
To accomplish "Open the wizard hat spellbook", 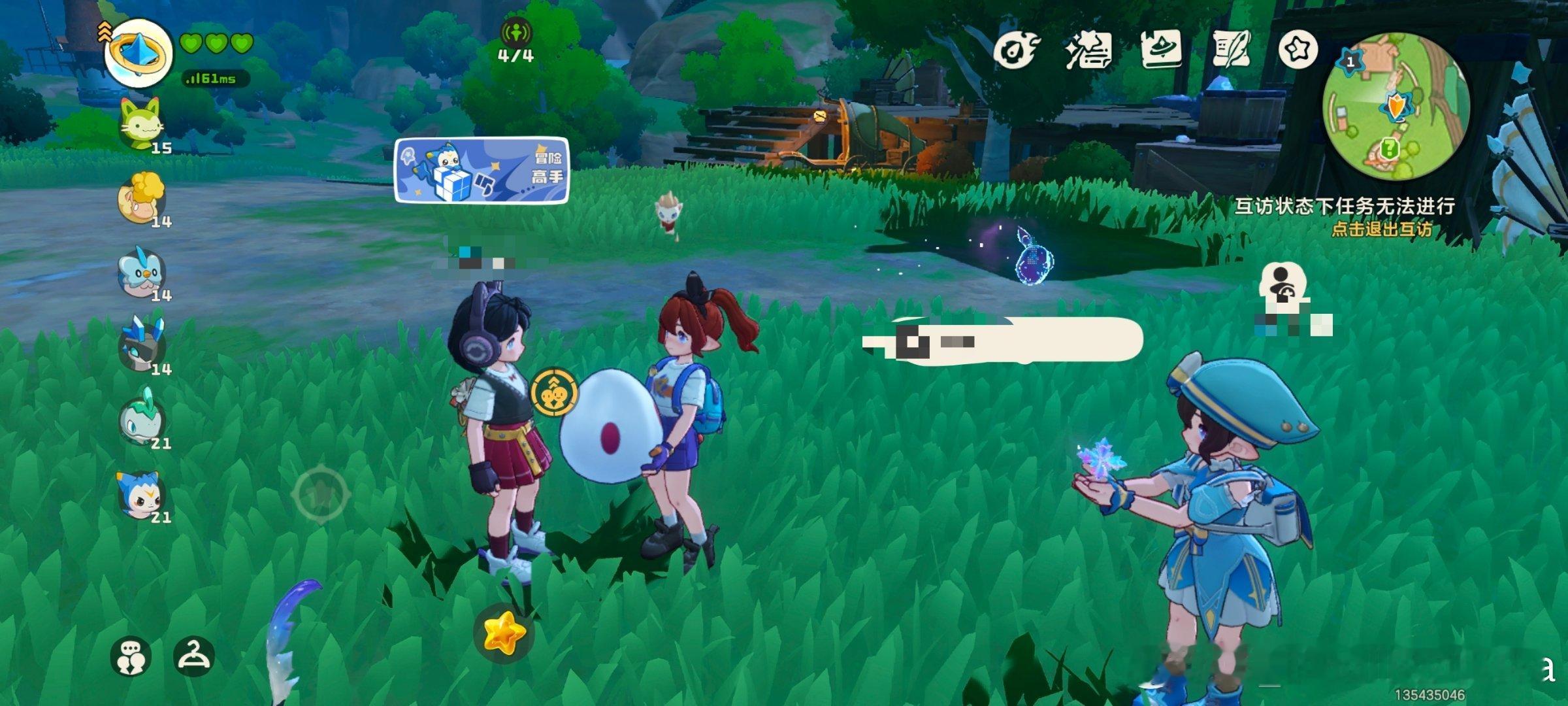I will [1160, 49].
